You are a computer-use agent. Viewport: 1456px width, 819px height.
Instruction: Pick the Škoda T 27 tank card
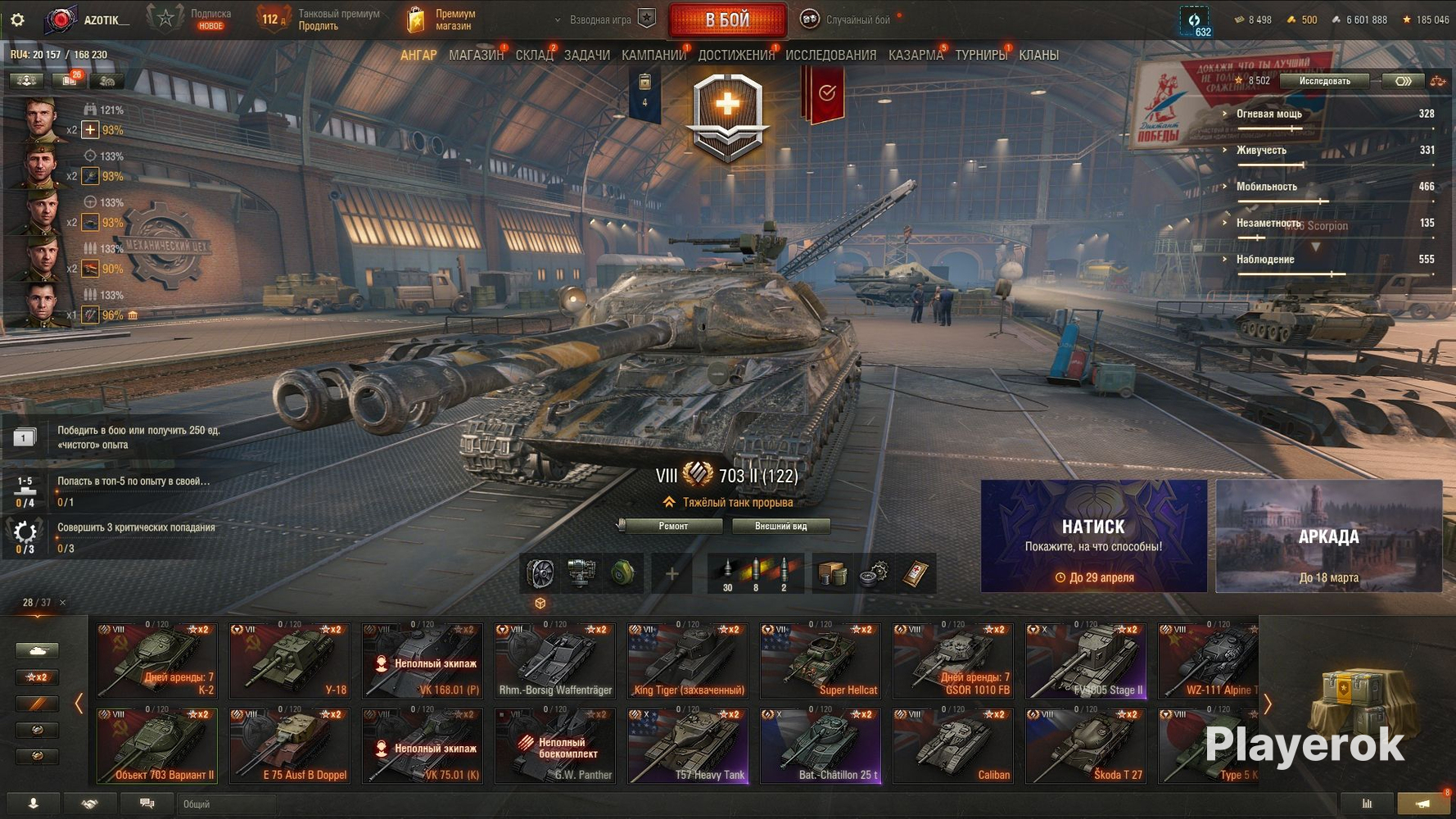pyautogui.click(x=1086, y=745)
